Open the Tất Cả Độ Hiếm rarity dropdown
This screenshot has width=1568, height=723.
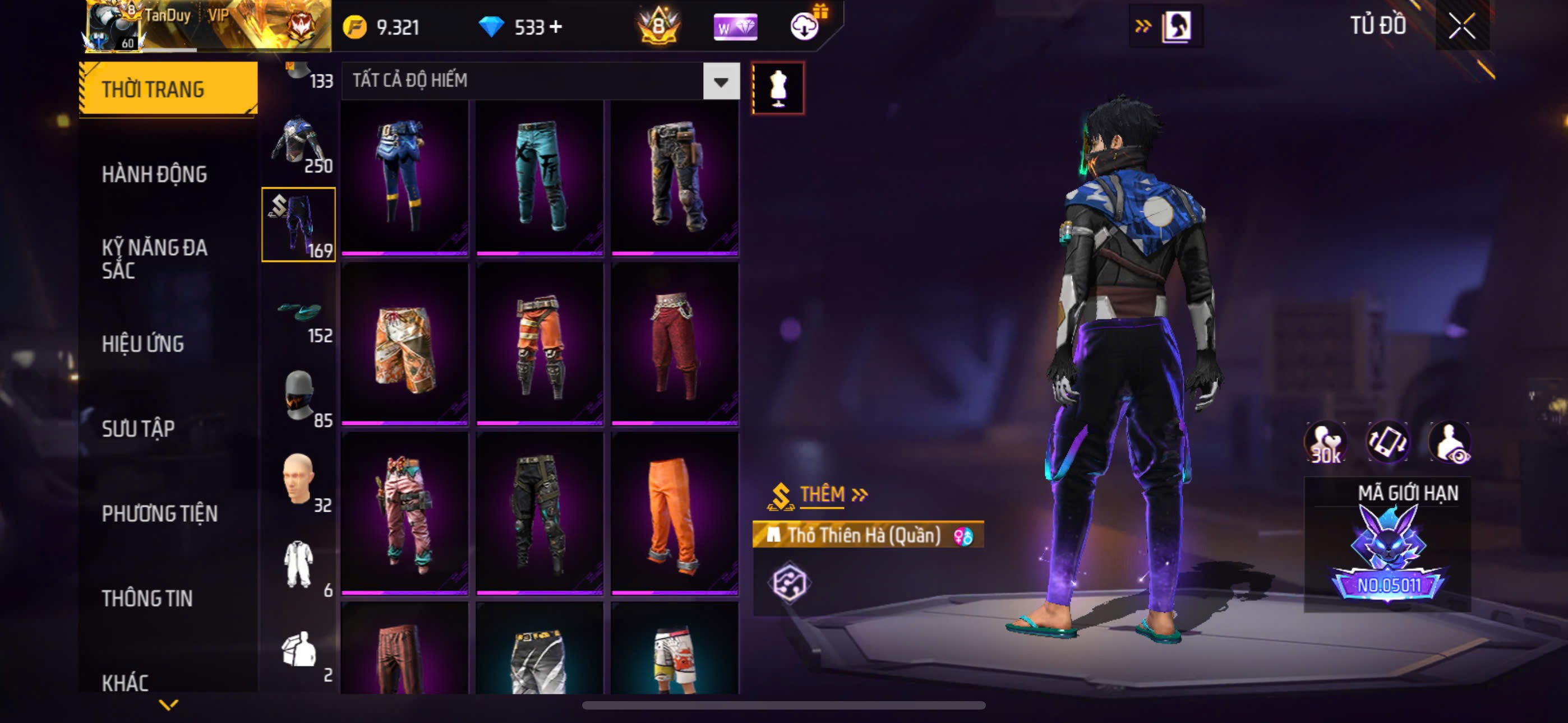pos(721,81)
